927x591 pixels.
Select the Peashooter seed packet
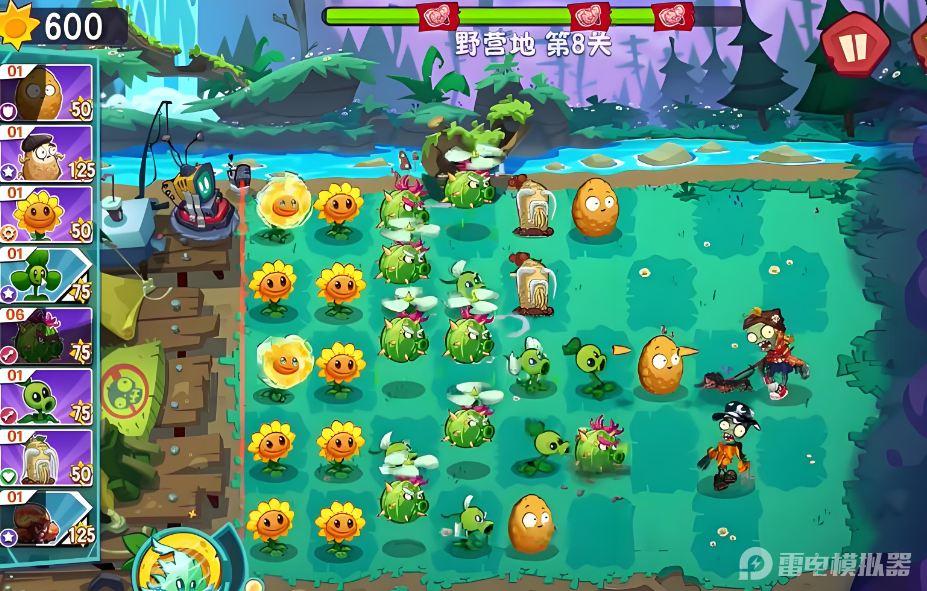click(48, 398)
